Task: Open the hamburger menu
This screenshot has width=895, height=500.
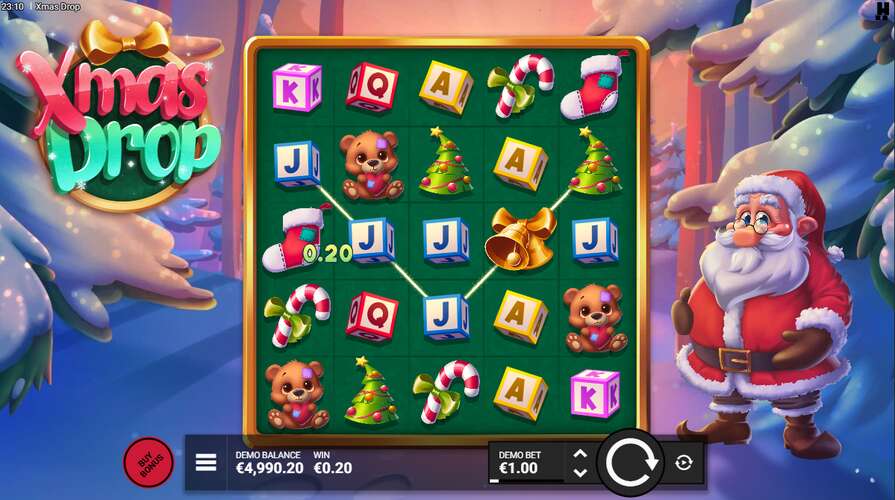Action: tap(206, 462)
